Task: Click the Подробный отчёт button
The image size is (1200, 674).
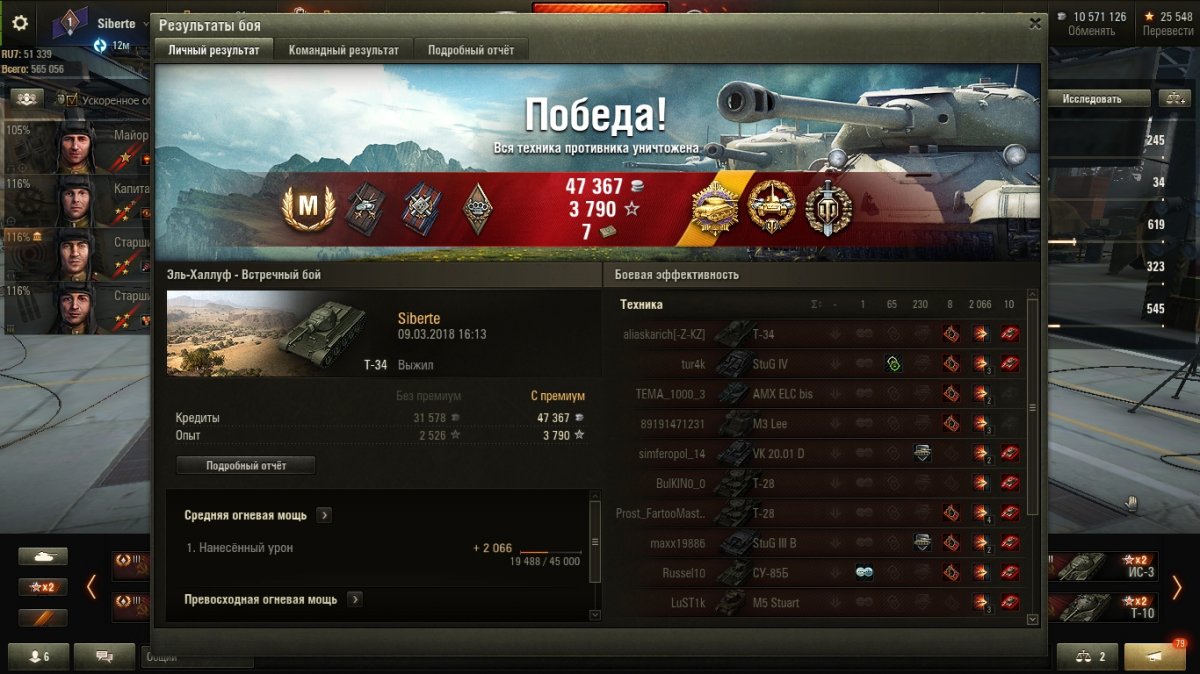Action: pos(246,466)
